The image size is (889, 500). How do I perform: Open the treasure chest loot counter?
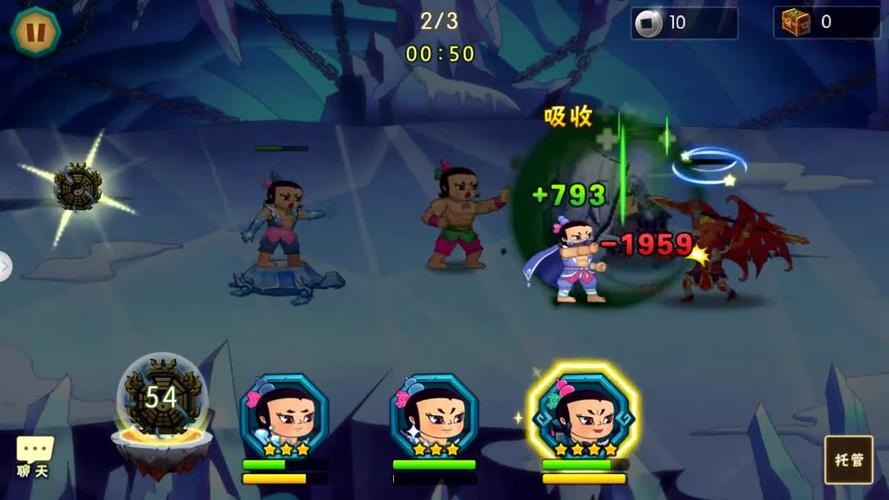tap(796, 22)
